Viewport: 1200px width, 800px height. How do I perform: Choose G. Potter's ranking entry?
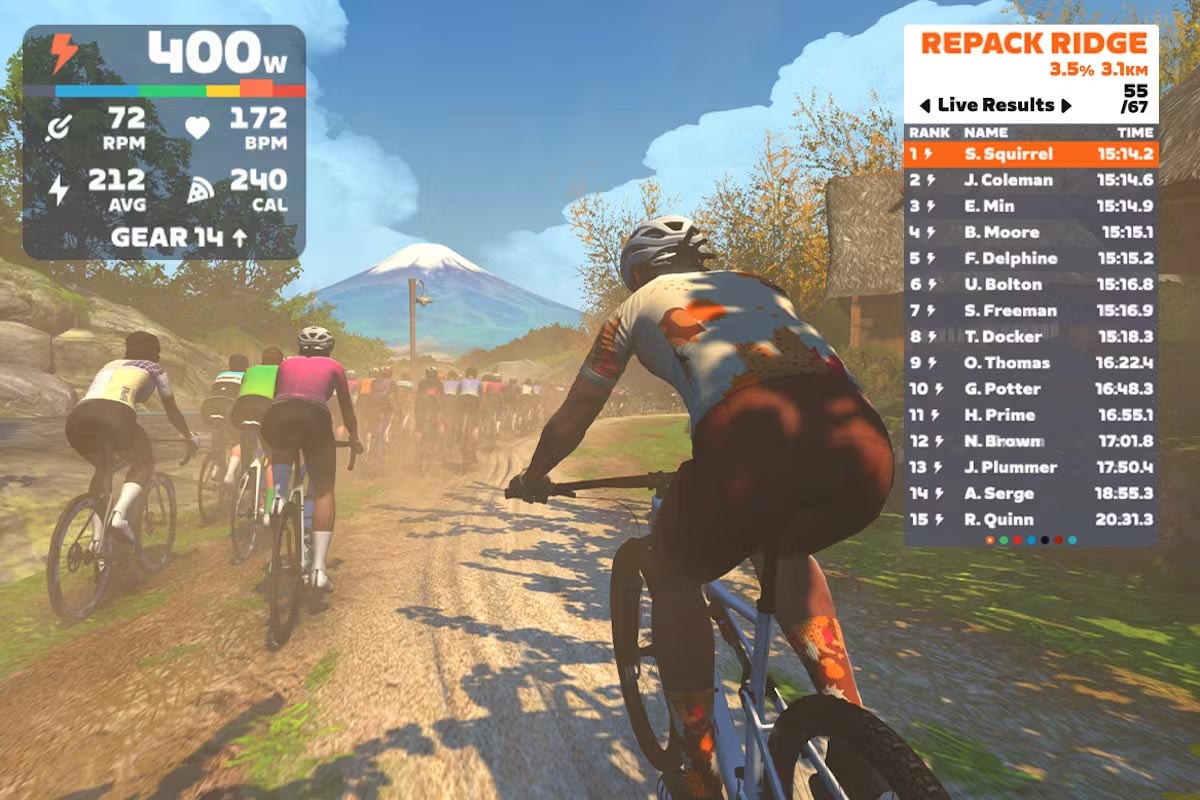tap(1030, 388)
